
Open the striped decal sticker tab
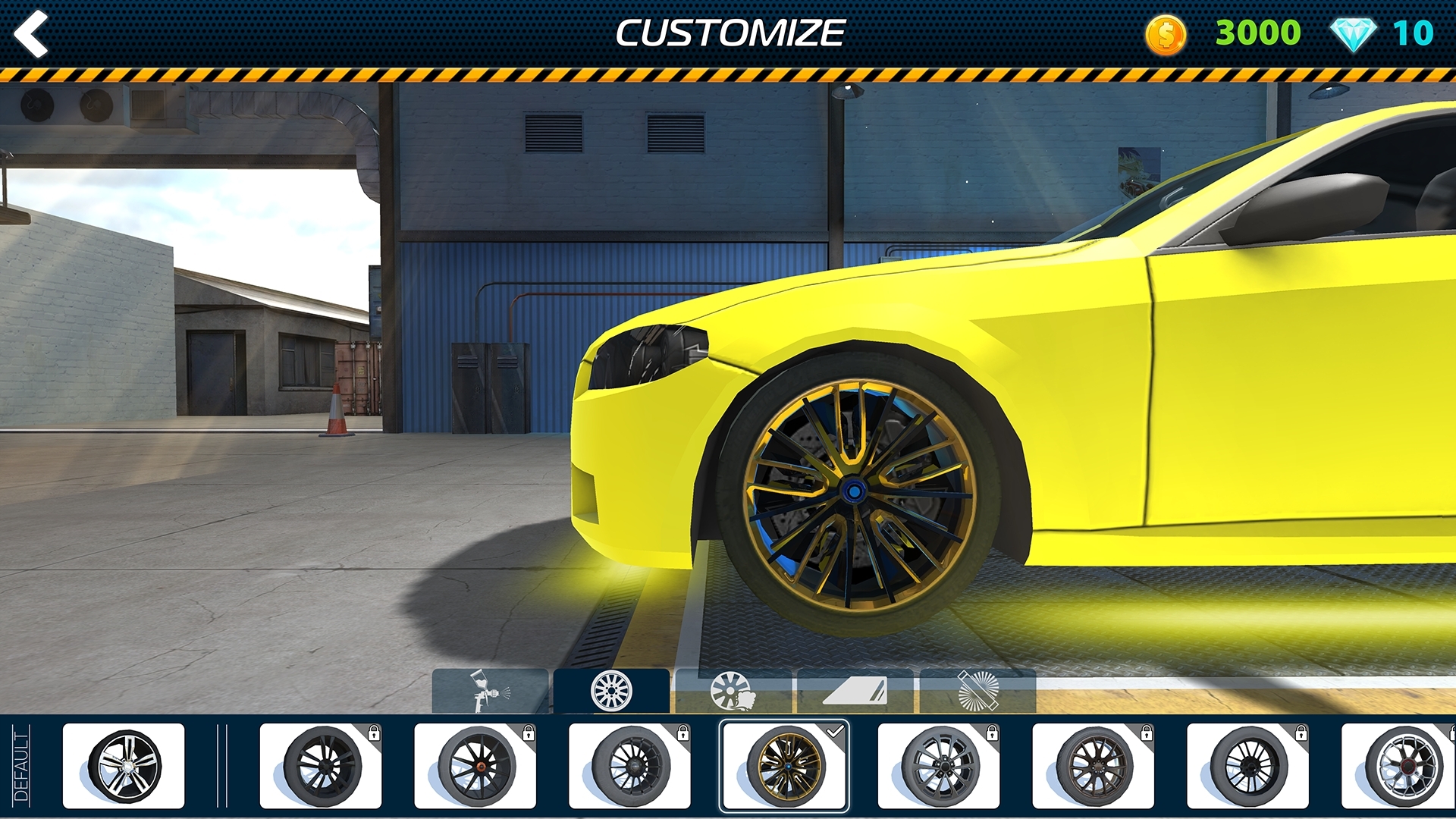click(977, 691)
